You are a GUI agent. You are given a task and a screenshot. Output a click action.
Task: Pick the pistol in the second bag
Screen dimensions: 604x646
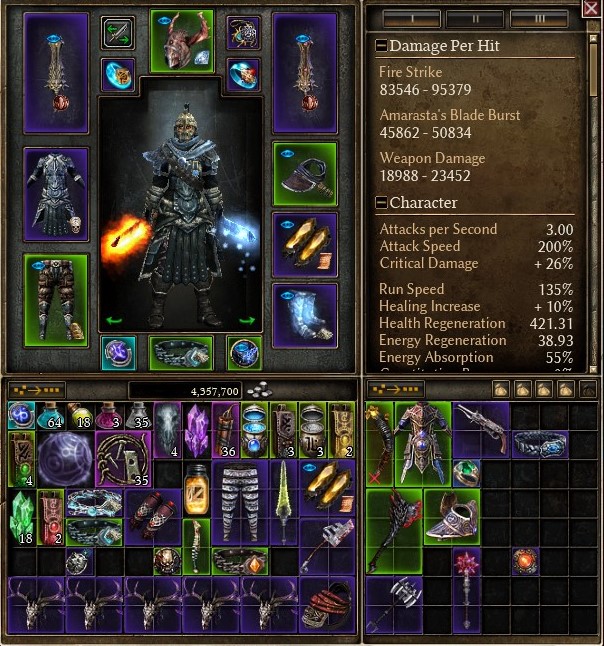click(483, 422)
